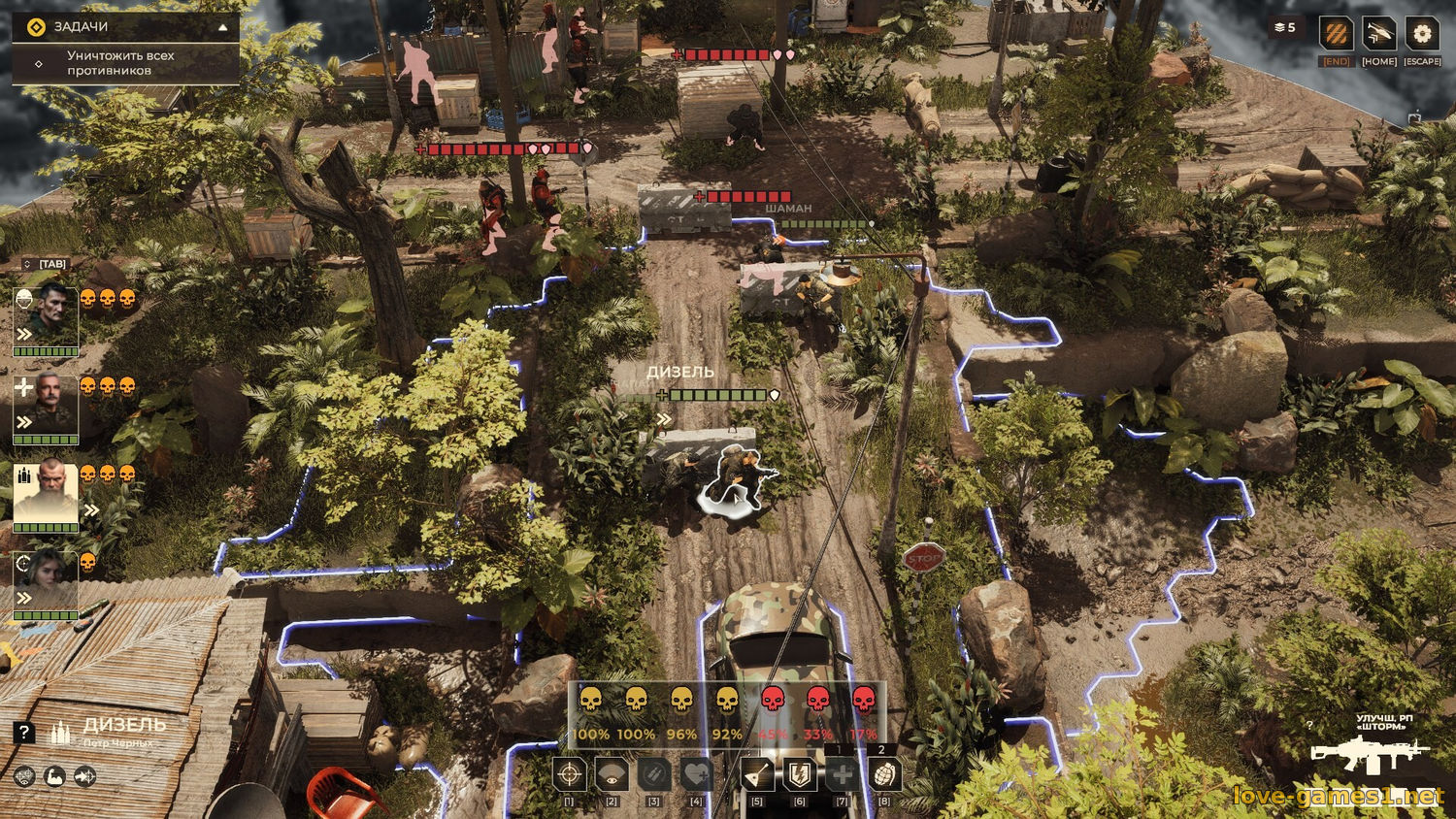This screenshot has width=1456, height=819.
Task: End the turn with the striped button
Action: 1337,35
